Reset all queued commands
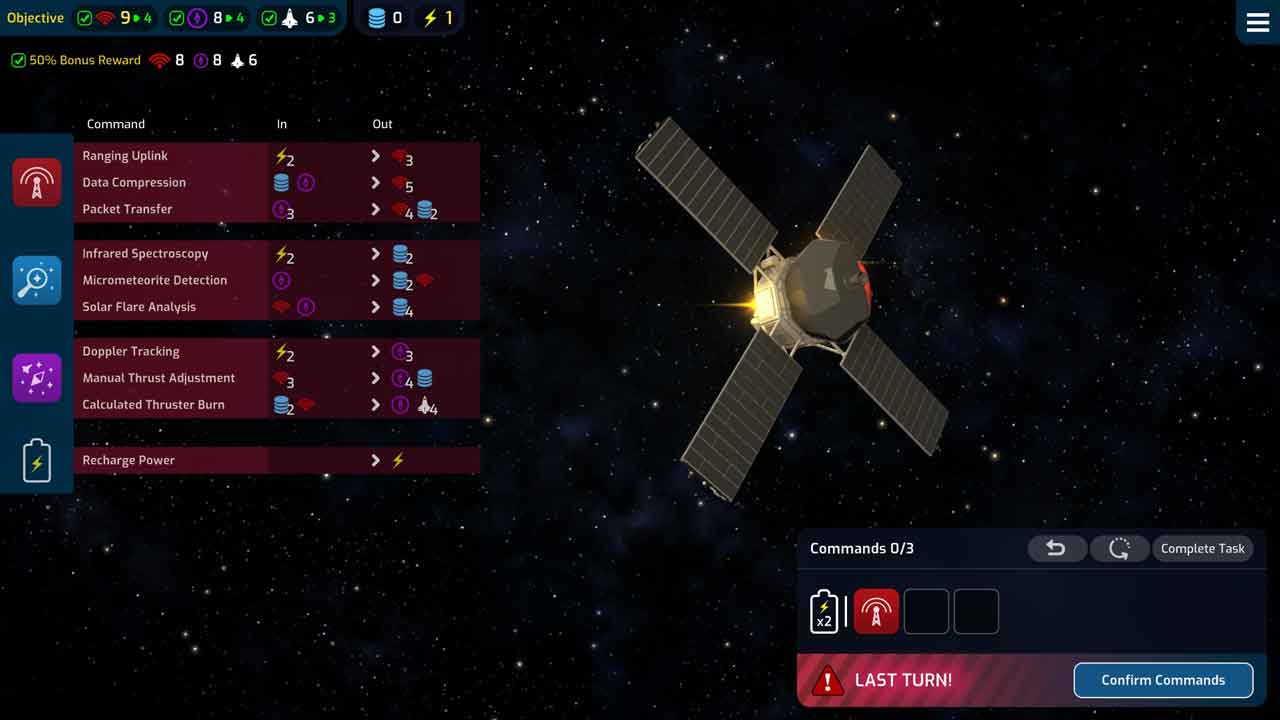Image resolution: width=1280 pixels, height=720 pixels. pos(1119,548)
